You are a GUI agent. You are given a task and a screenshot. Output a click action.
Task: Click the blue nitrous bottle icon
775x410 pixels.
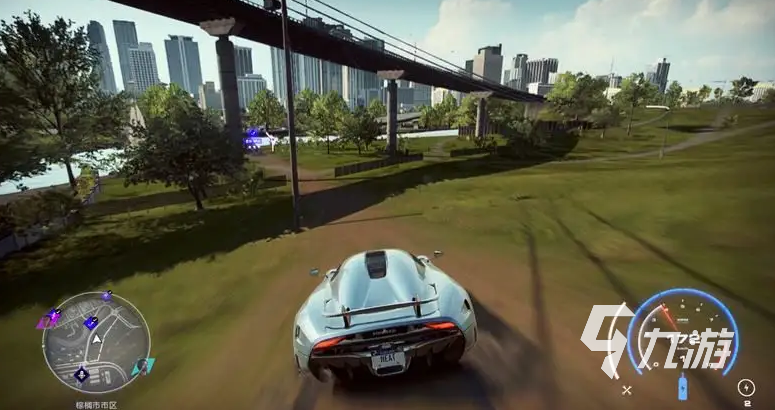point(683,388)
